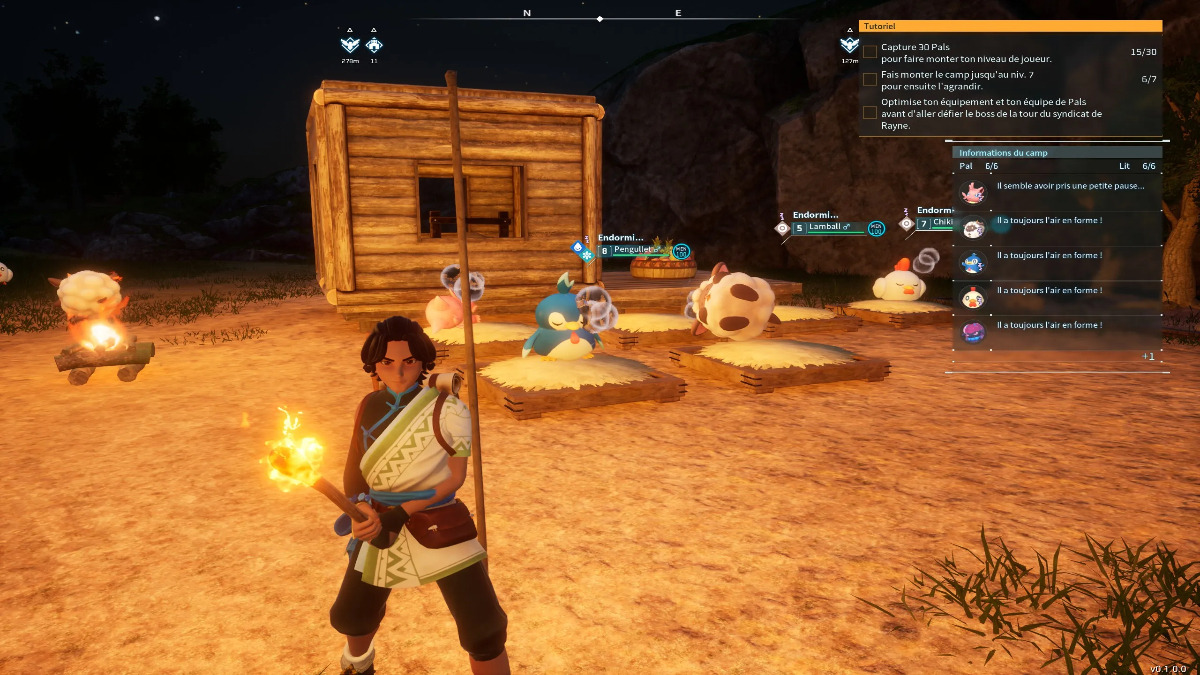Select the Informations du camp header
This screenshot has width=1200, height=675.
pos(1055,153)
